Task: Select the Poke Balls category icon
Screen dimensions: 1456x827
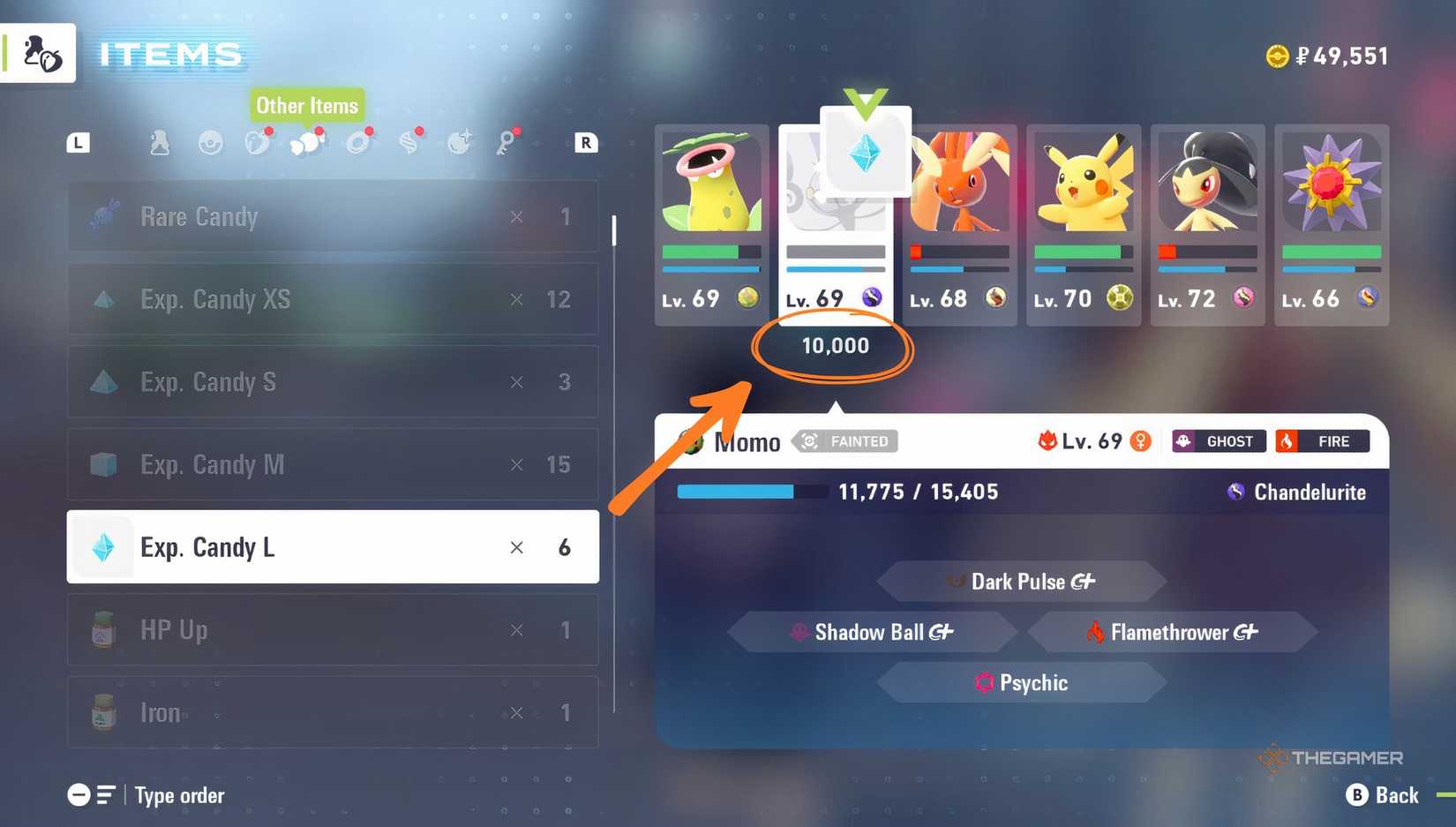Action: (210, 142)
